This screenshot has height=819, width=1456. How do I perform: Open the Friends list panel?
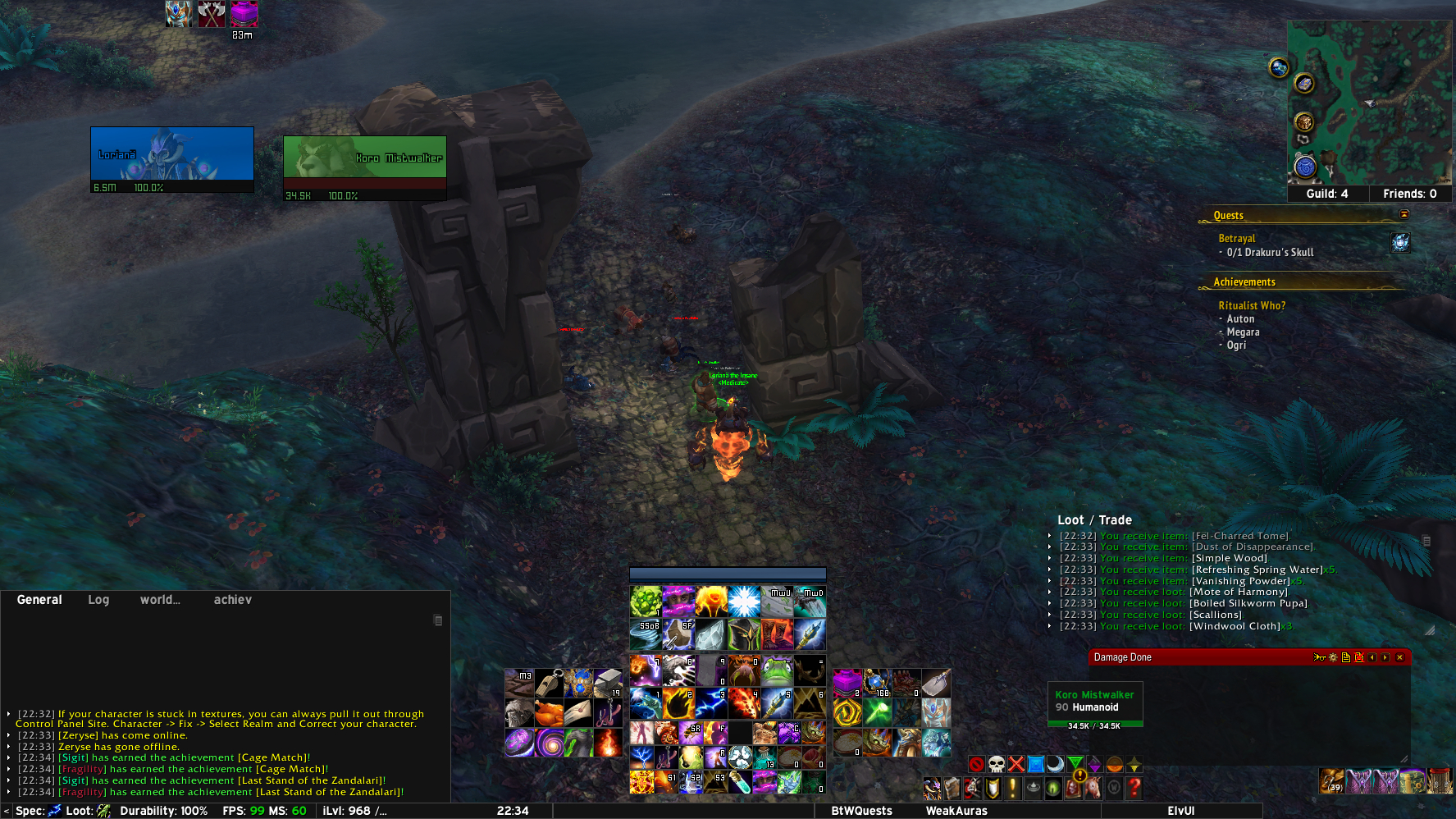coord(1409,194)
